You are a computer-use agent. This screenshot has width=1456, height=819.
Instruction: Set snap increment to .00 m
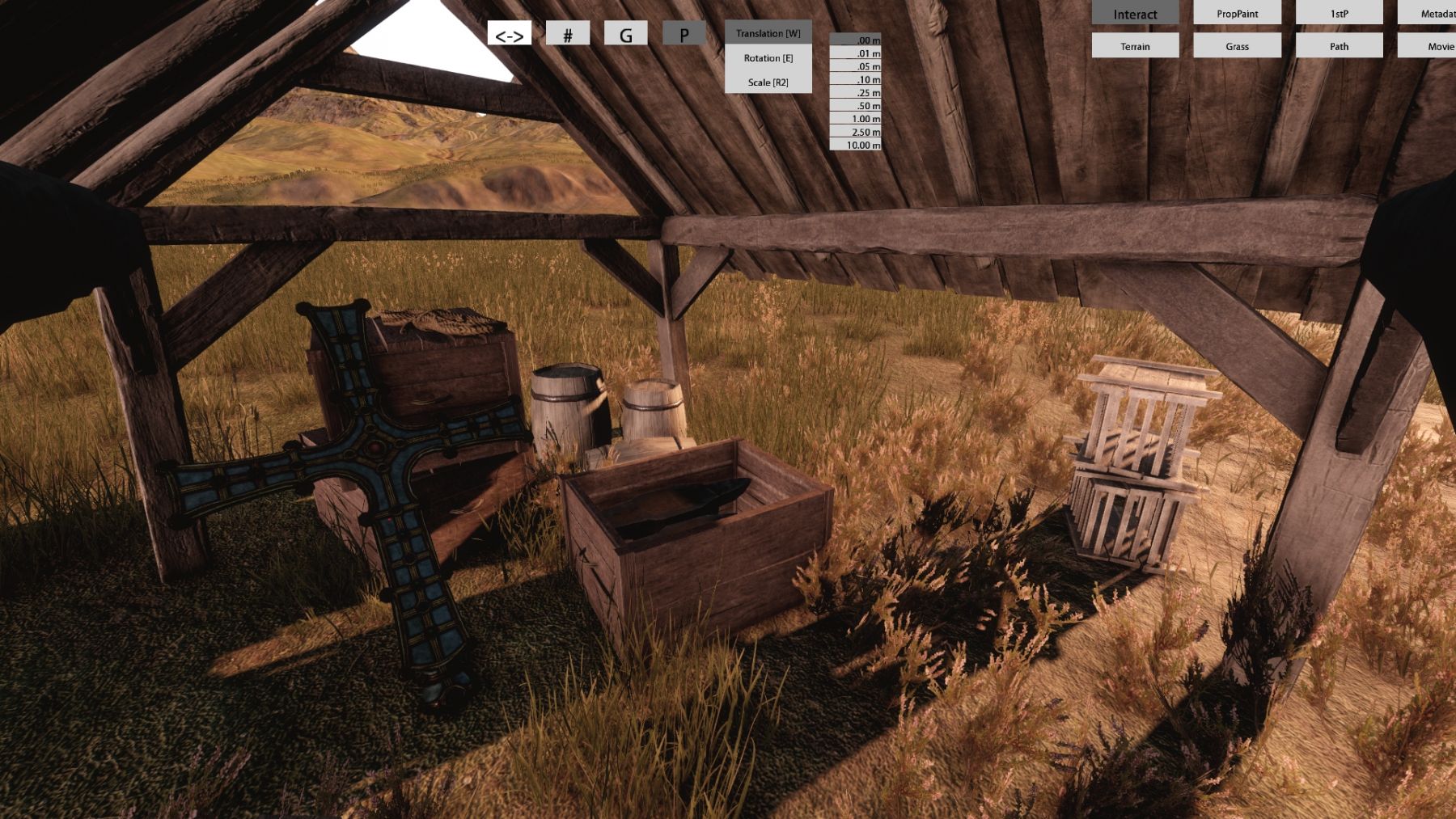[x=856, y=40]
